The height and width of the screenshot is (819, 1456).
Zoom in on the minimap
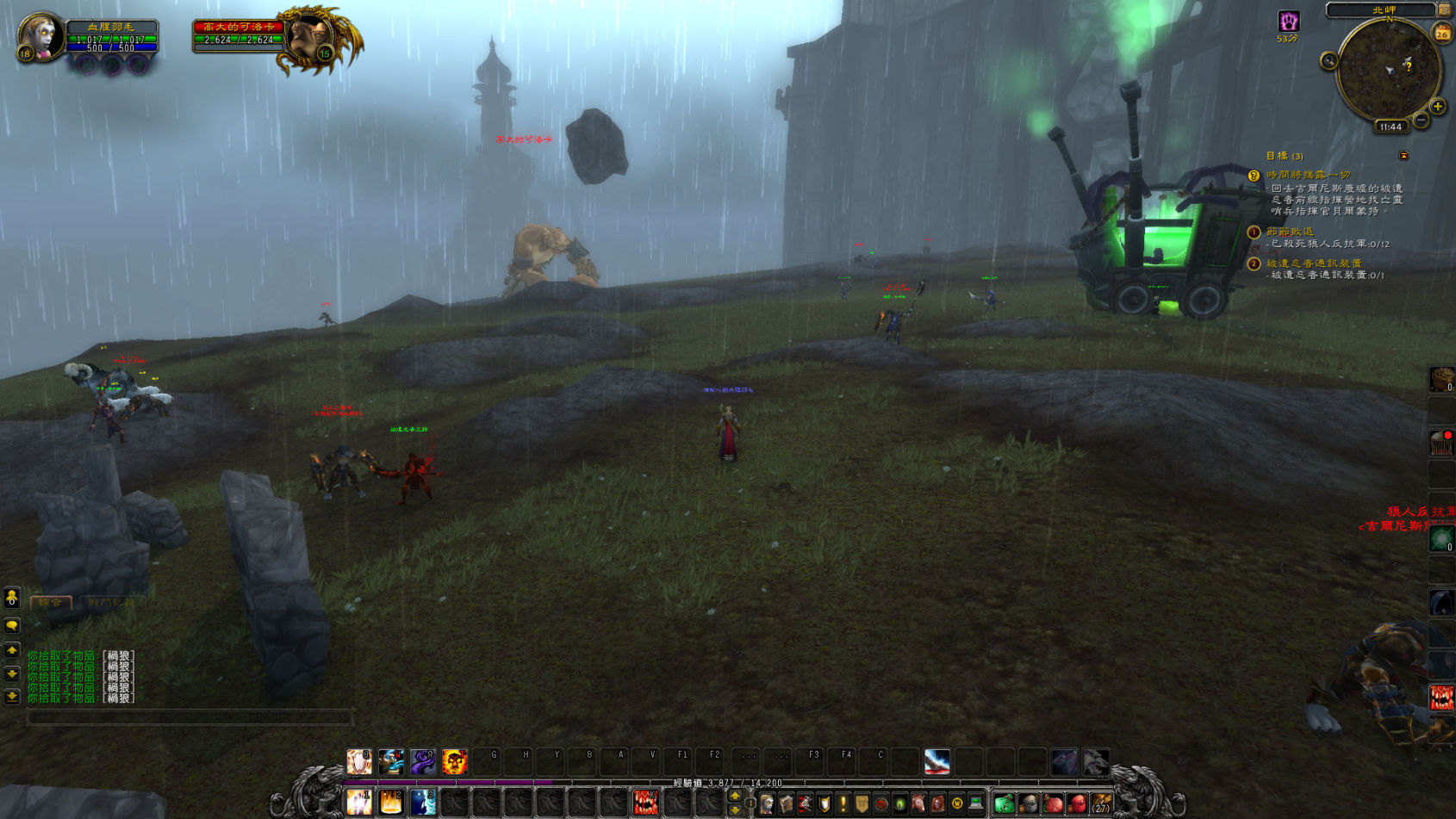pos(1438,107)
